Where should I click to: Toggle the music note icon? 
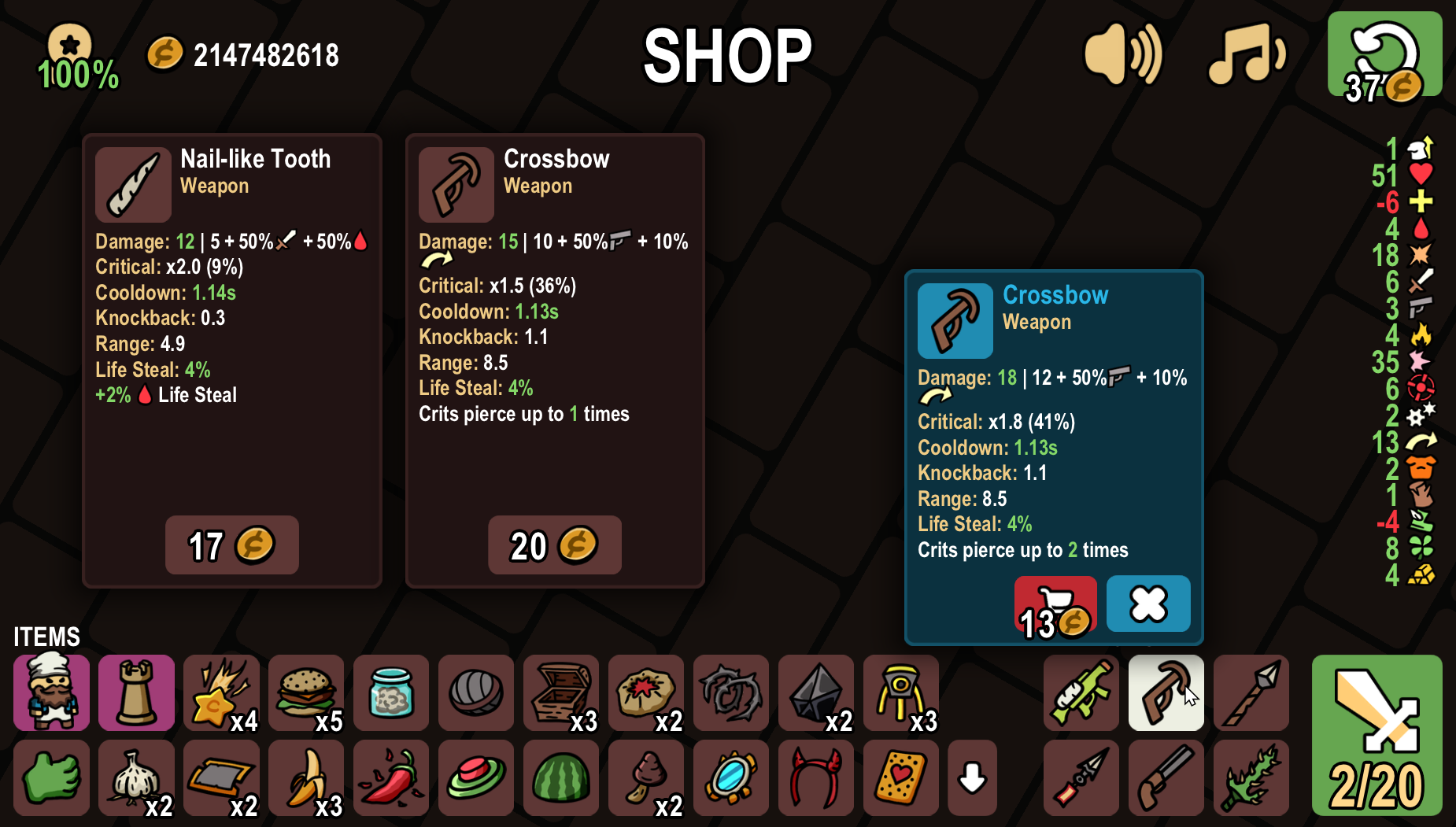(x=1245, y=54)
